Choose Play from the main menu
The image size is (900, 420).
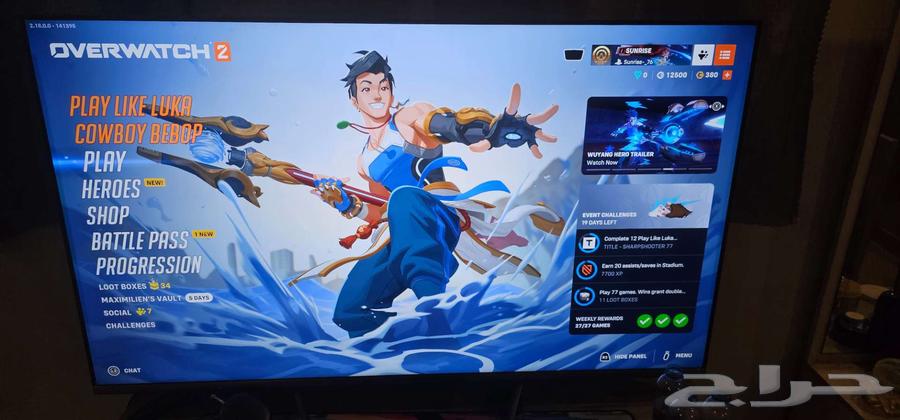coord(104,161)
